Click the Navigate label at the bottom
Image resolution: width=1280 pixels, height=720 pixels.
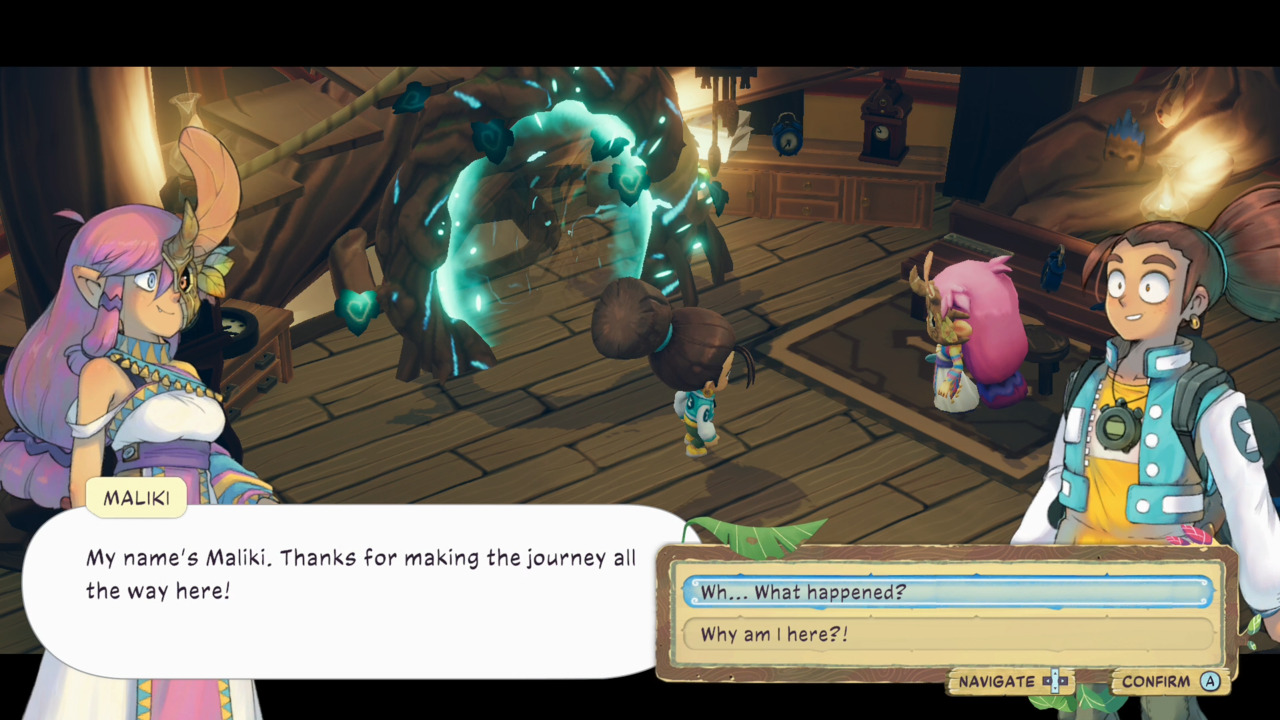coord(997,681)
